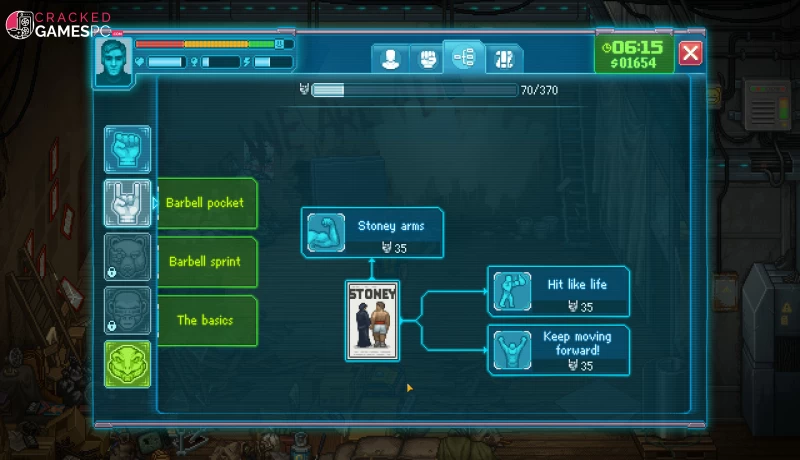Image resolution: width=800 pixels, height=460 pixels.
Task: Open the fourth tab with panel icon
Action: [503, 58]
